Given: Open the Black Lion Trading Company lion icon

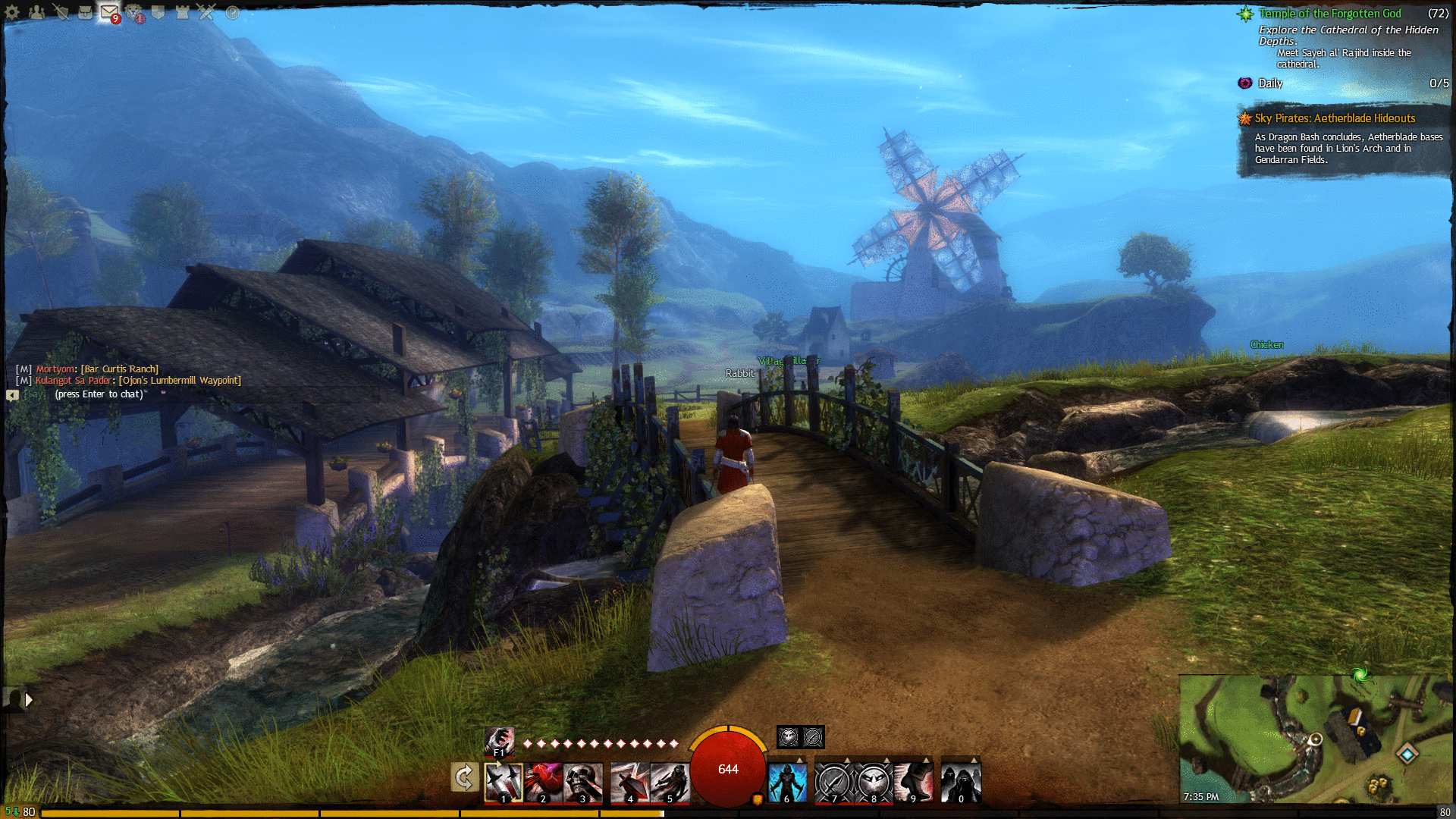Looking at the screenshot, I should (x=134, y=12).
